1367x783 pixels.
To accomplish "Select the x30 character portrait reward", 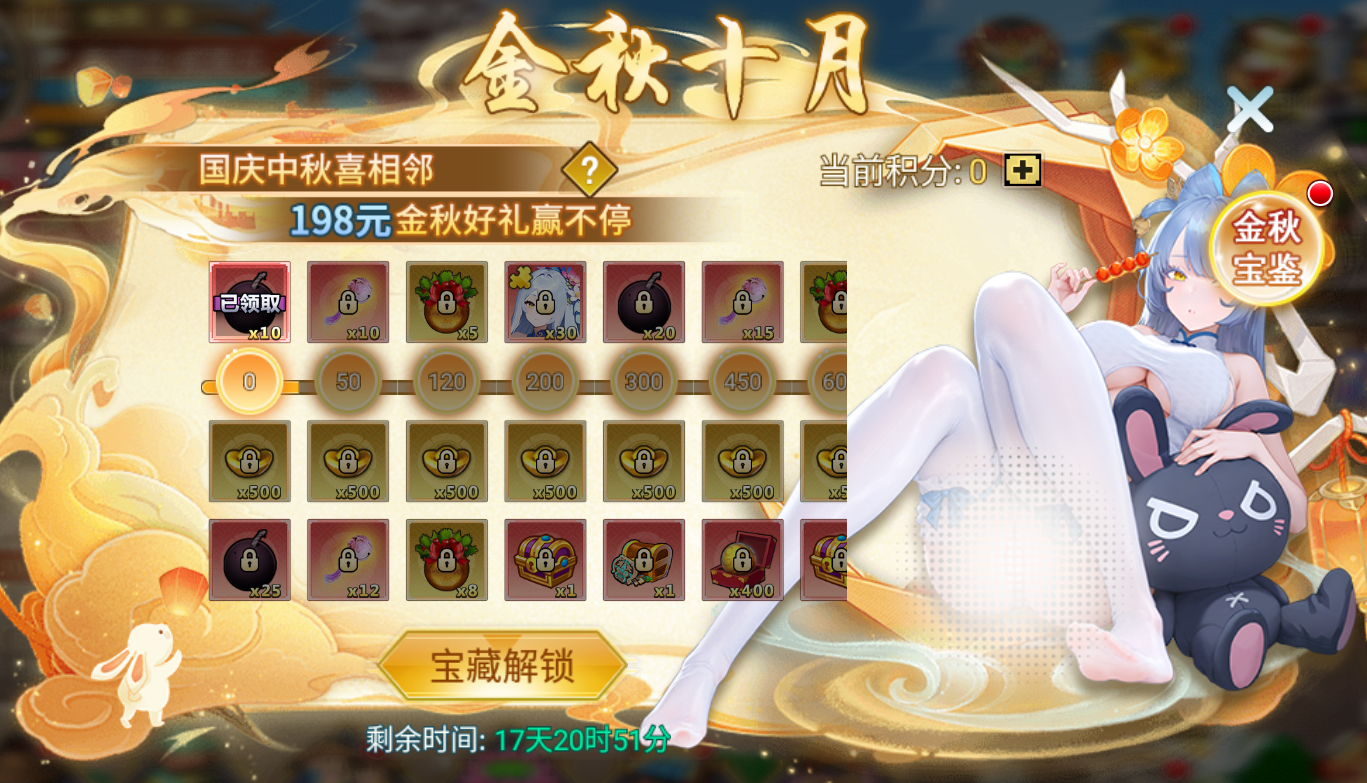I will 546,302.
